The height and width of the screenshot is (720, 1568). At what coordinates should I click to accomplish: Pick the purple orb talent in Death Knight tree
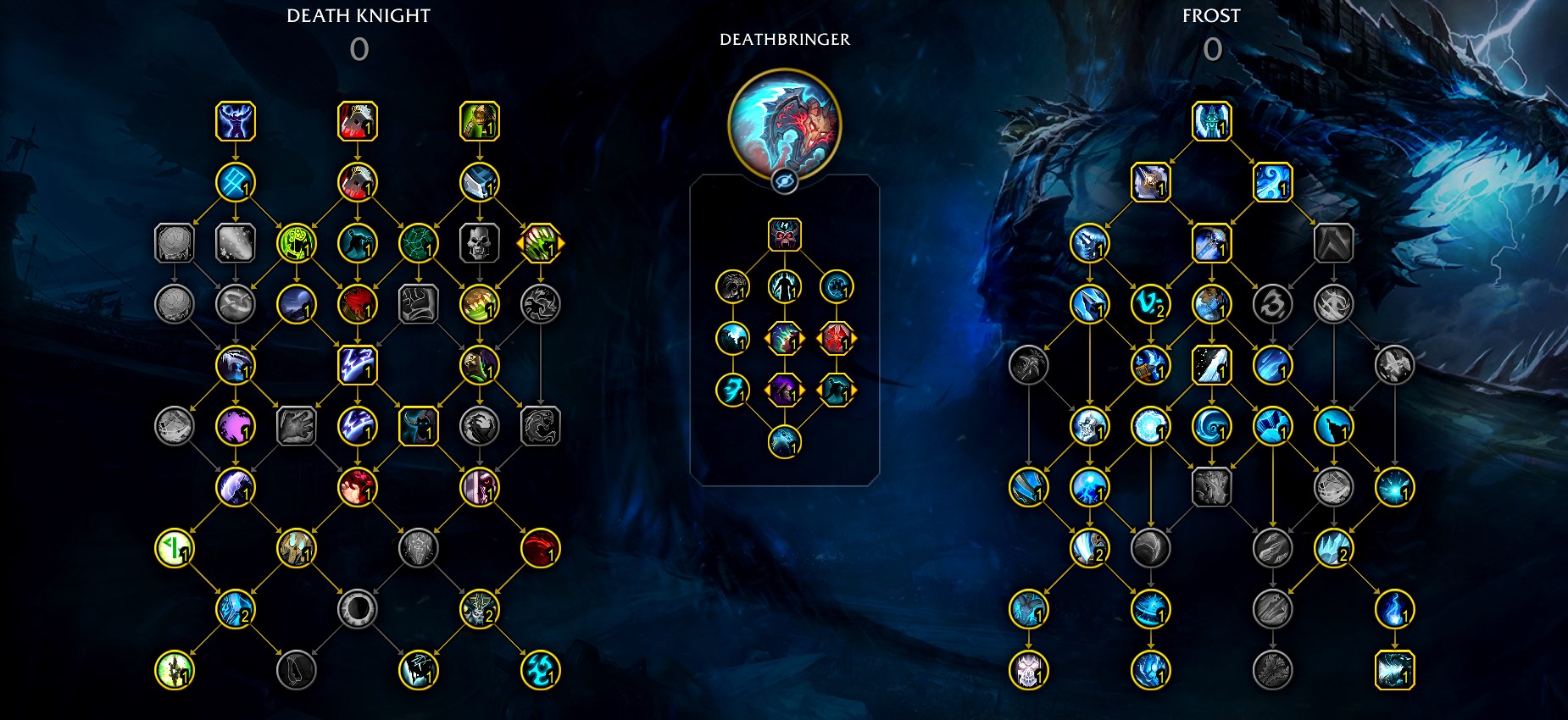tap(235, 426)
